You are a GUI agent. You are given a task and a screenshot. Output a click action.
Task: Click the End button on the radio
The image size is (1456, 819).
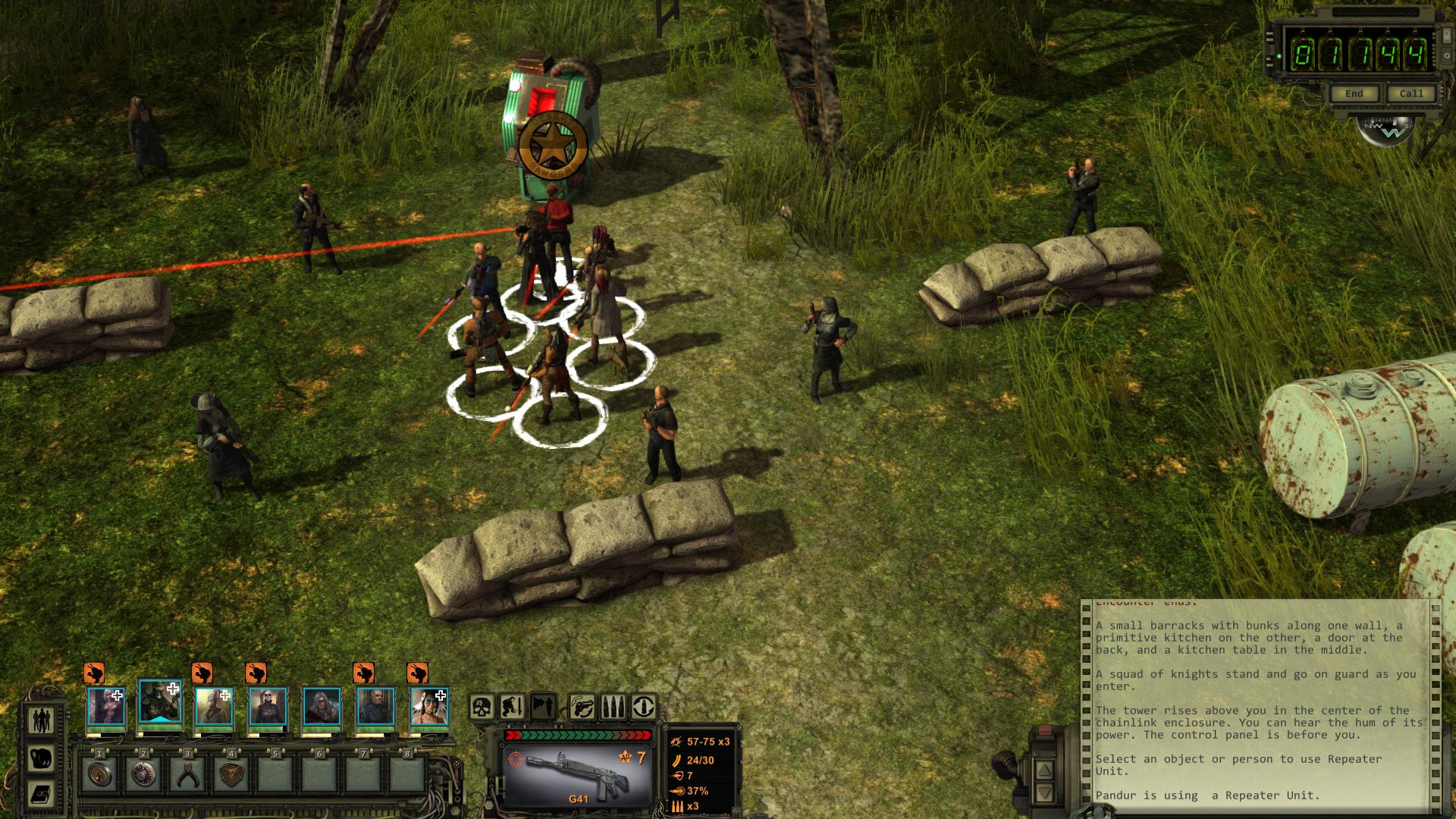1354,93
